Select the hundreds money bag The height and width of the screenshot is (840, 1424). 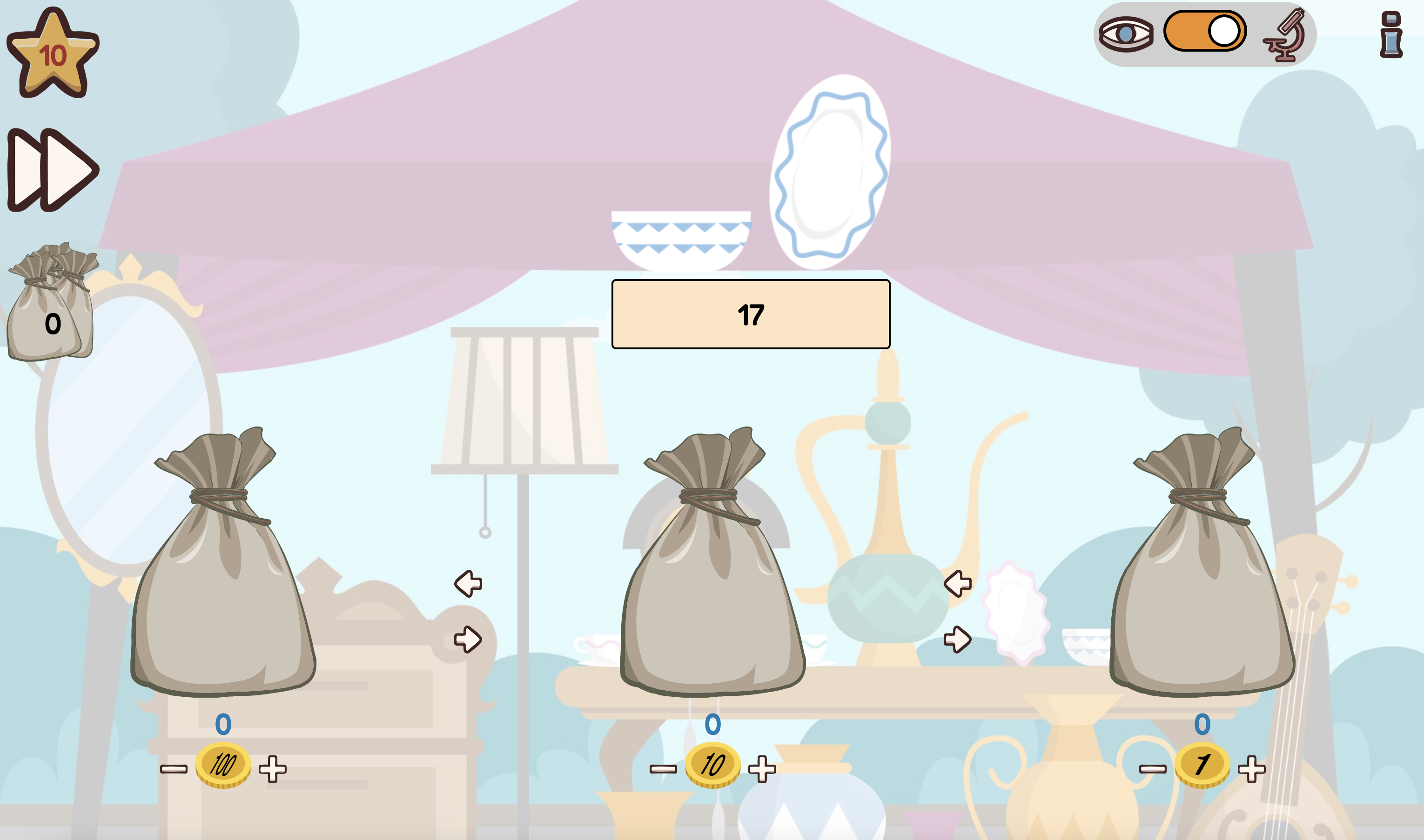222,572
